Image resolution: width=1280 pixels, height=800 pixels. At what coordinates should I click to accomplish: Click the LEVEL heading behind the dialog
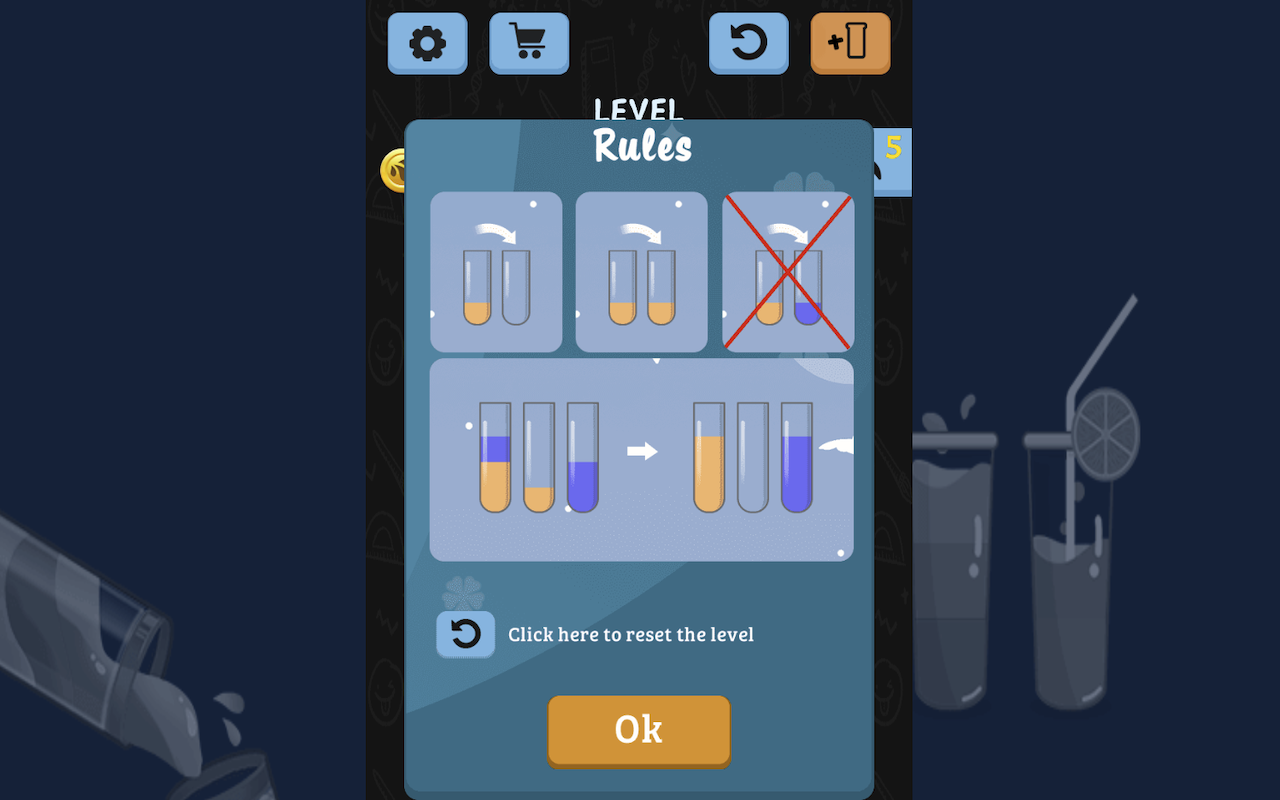639,110
